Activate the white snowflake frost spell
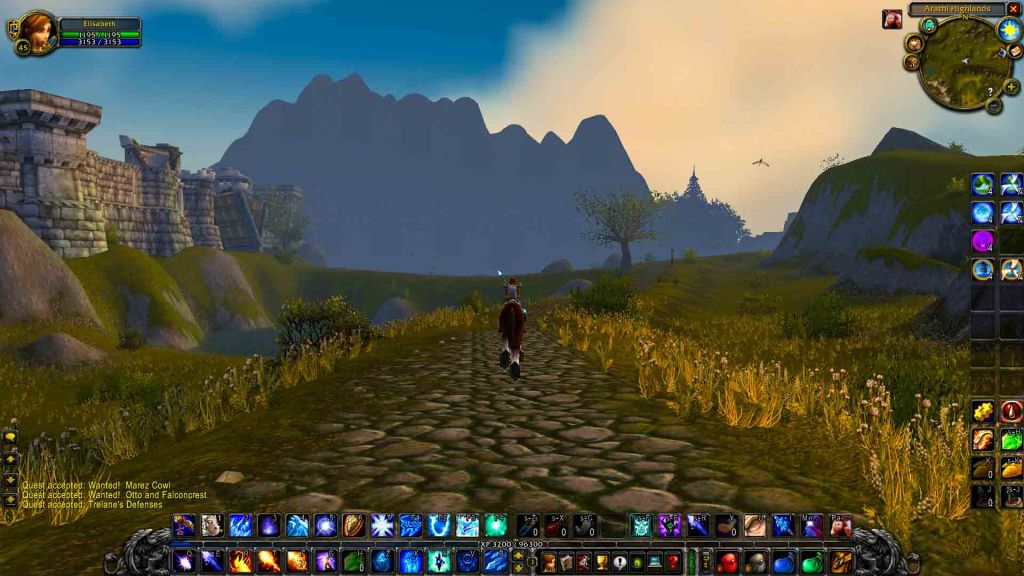 (x=382, y=525)
